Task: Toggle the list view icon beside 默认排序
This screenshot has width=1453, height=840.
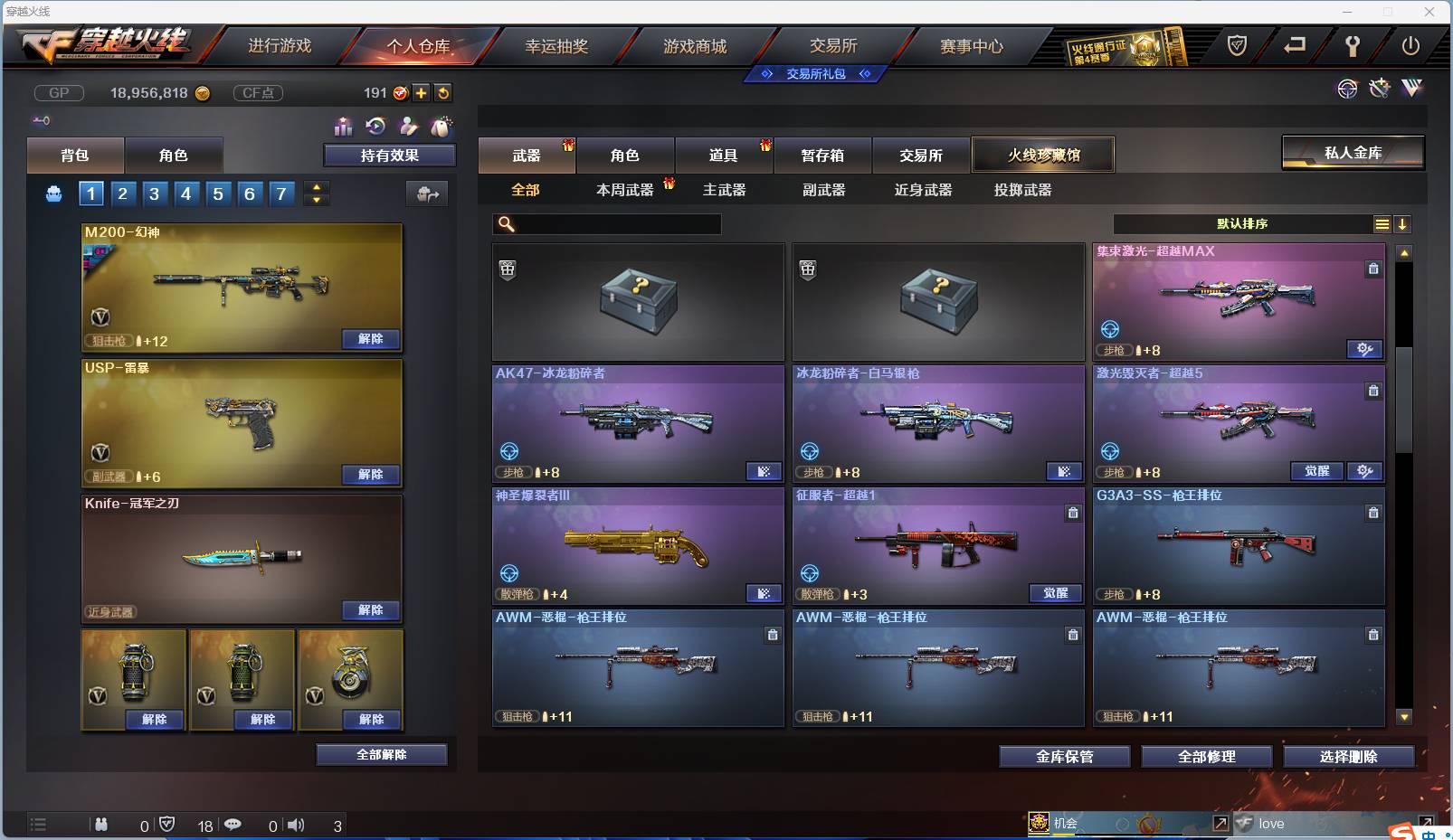Action: click(1382, 223)
